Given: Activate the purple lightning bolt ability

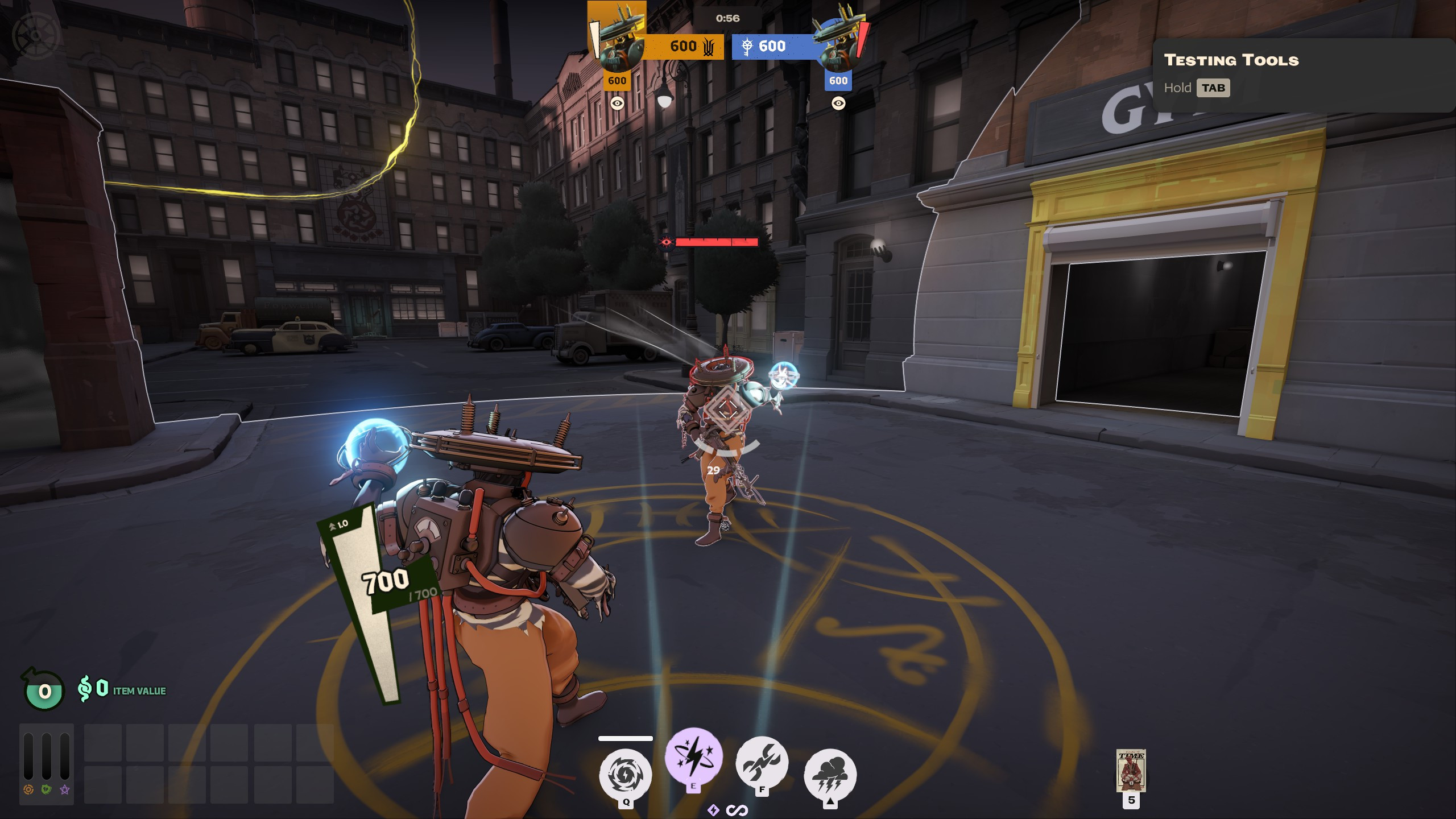Looking at the screenshot, I should pos(694,758).
